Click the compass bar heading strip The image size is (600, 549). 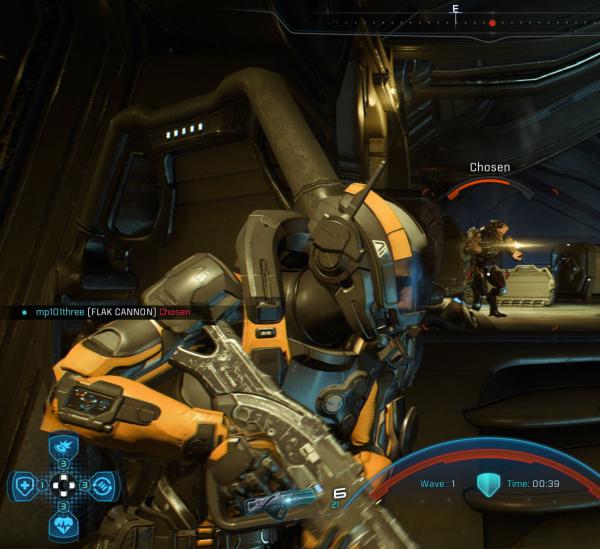tap(456, 20)
